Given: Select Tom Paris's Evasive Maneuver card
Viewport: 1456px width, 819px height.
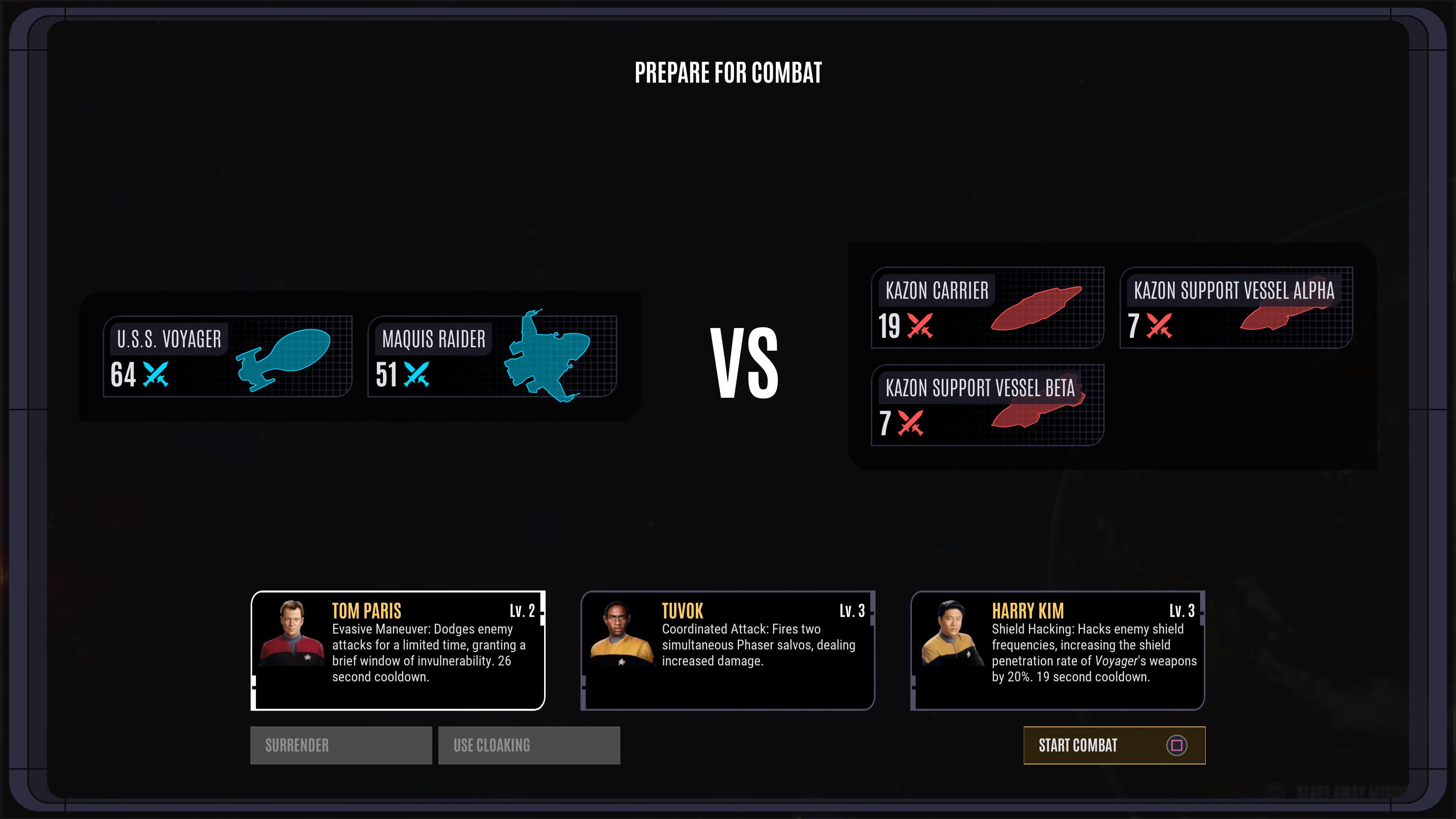Looking at the screenshot, I should click(398, 650).
